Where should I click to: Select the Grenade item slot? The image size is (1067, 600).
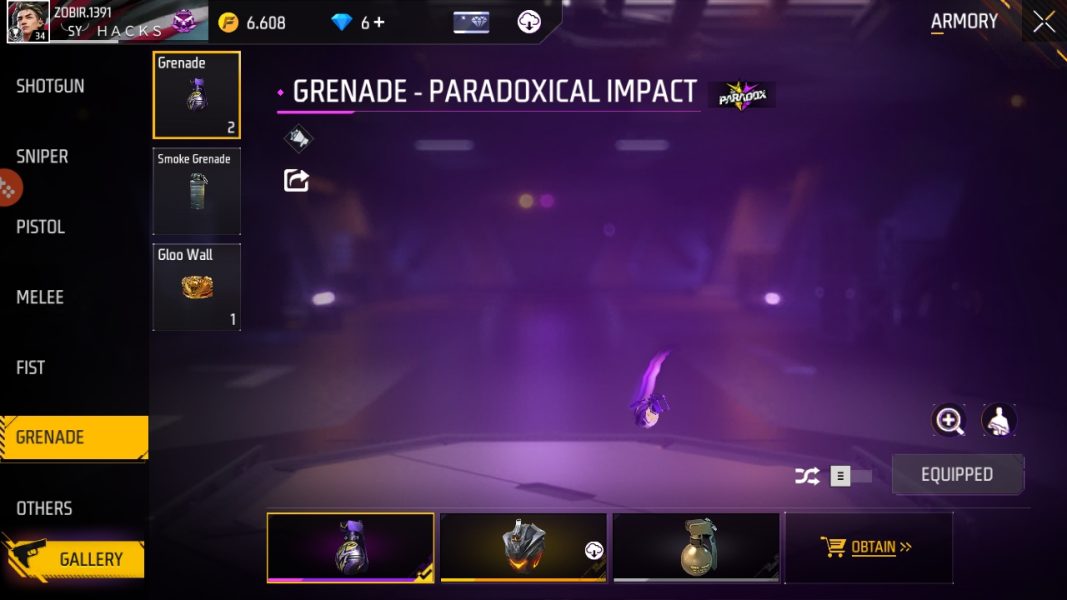click(196, 95)
